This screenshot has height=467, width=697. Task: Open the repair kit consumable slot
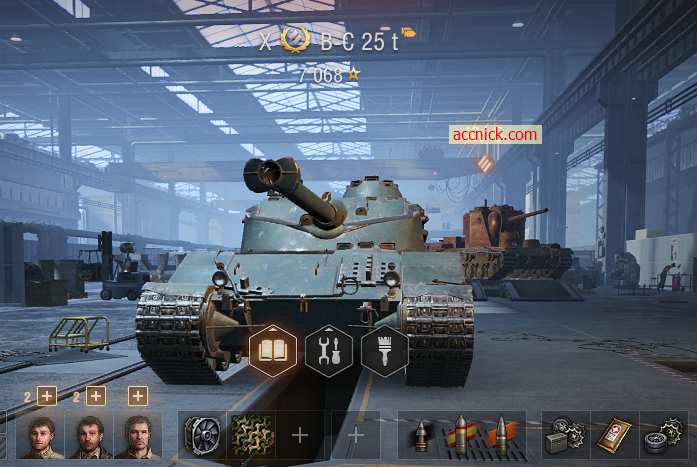coord(565,437)
